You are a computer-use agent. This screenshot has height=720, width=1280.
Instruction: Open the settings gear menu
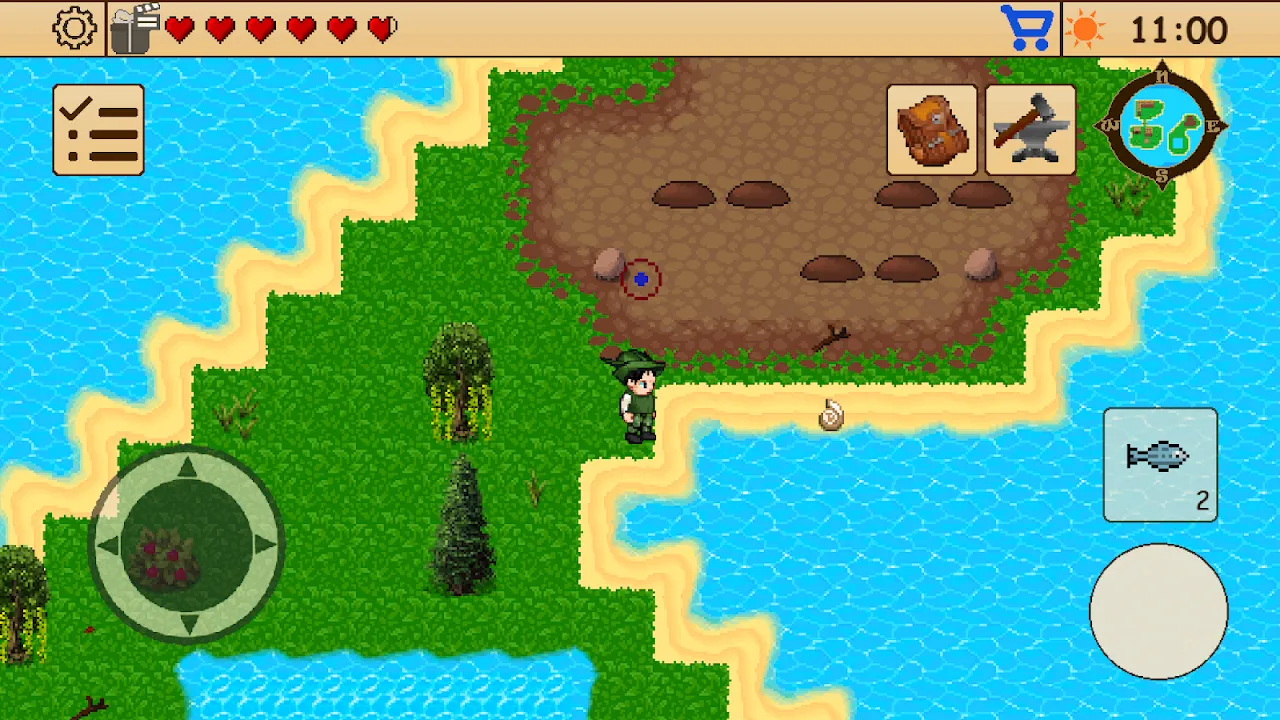(x=72, y=28)
